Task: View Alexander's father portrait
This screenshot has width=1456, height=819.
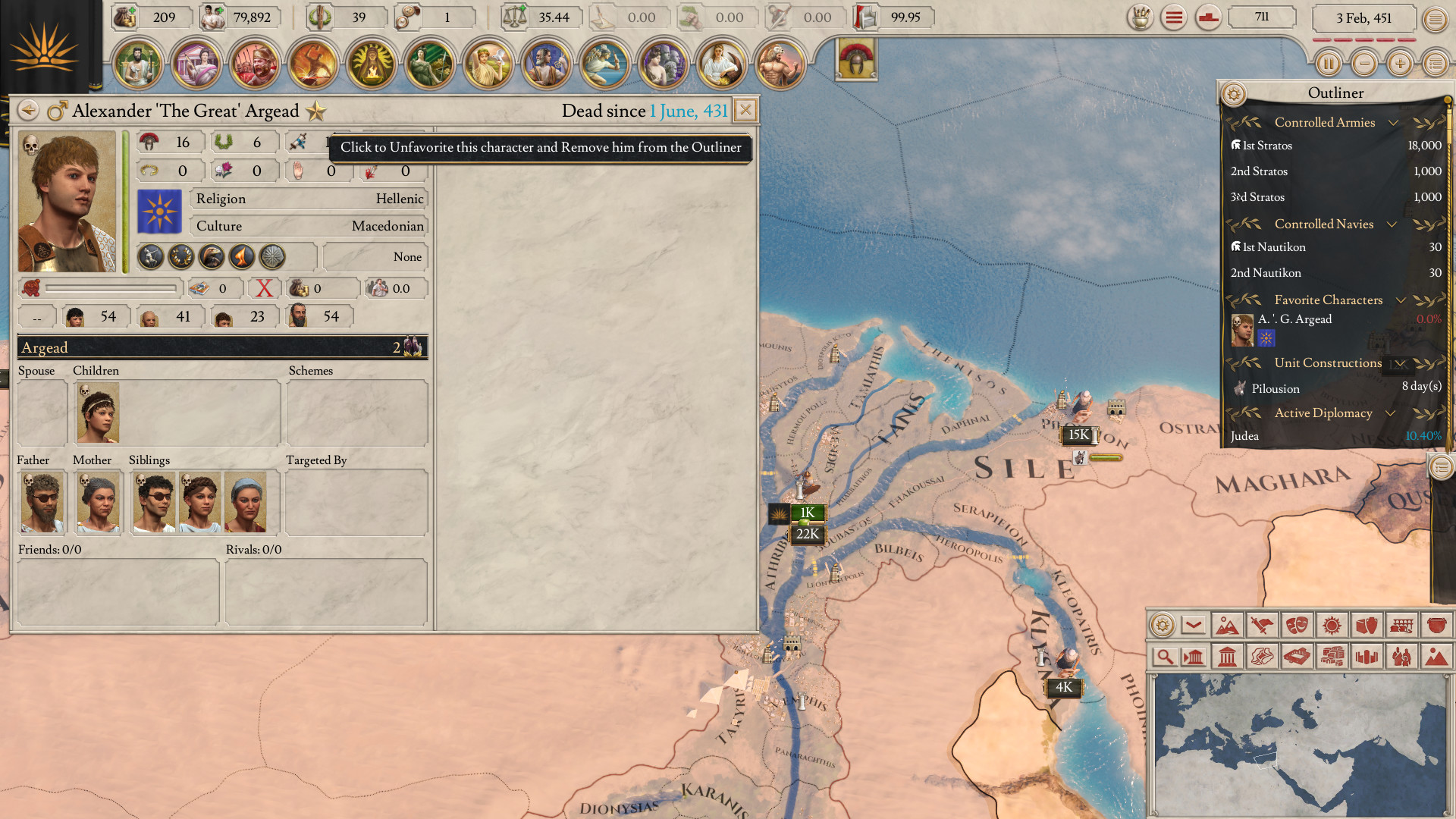Action: 42,502
